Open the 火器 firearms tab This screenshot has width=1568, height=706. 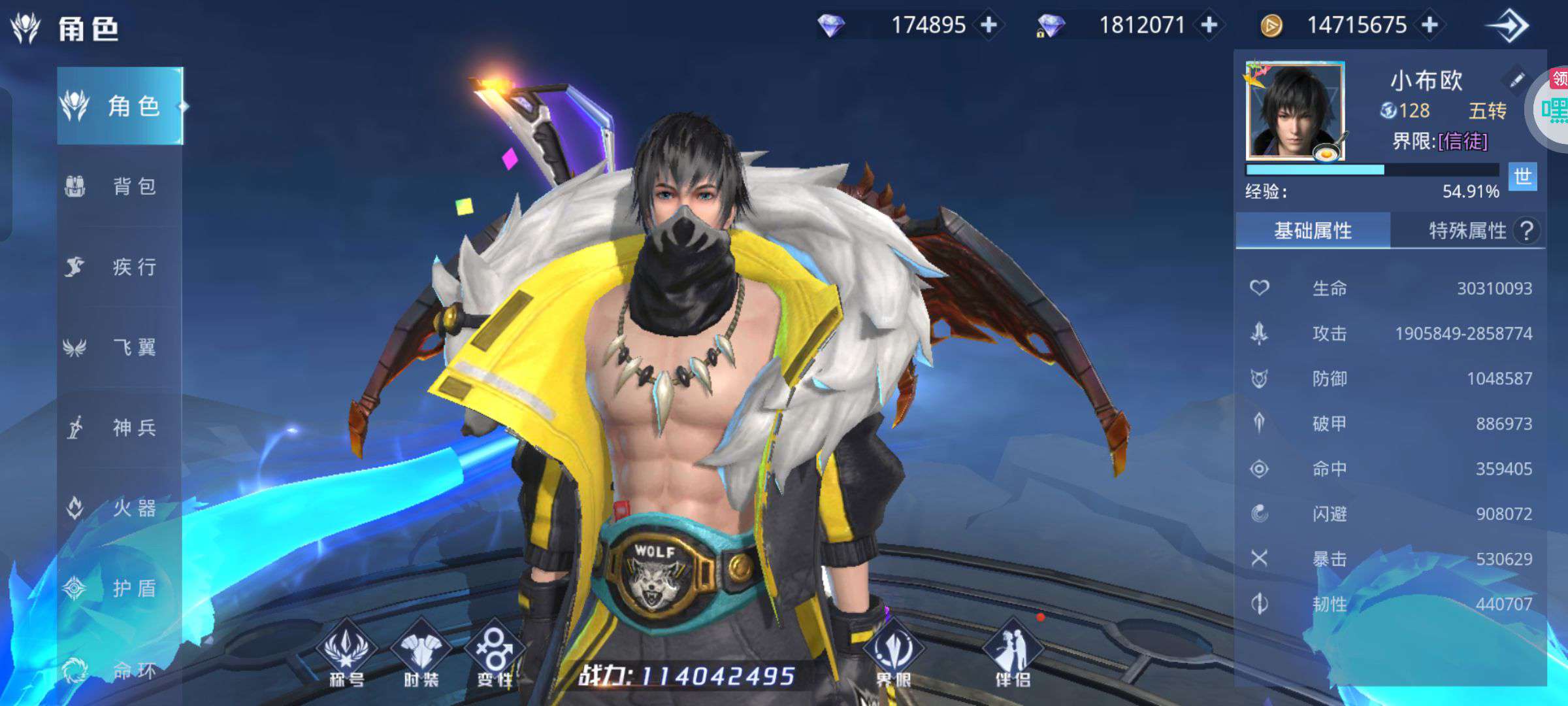(120, 508)
